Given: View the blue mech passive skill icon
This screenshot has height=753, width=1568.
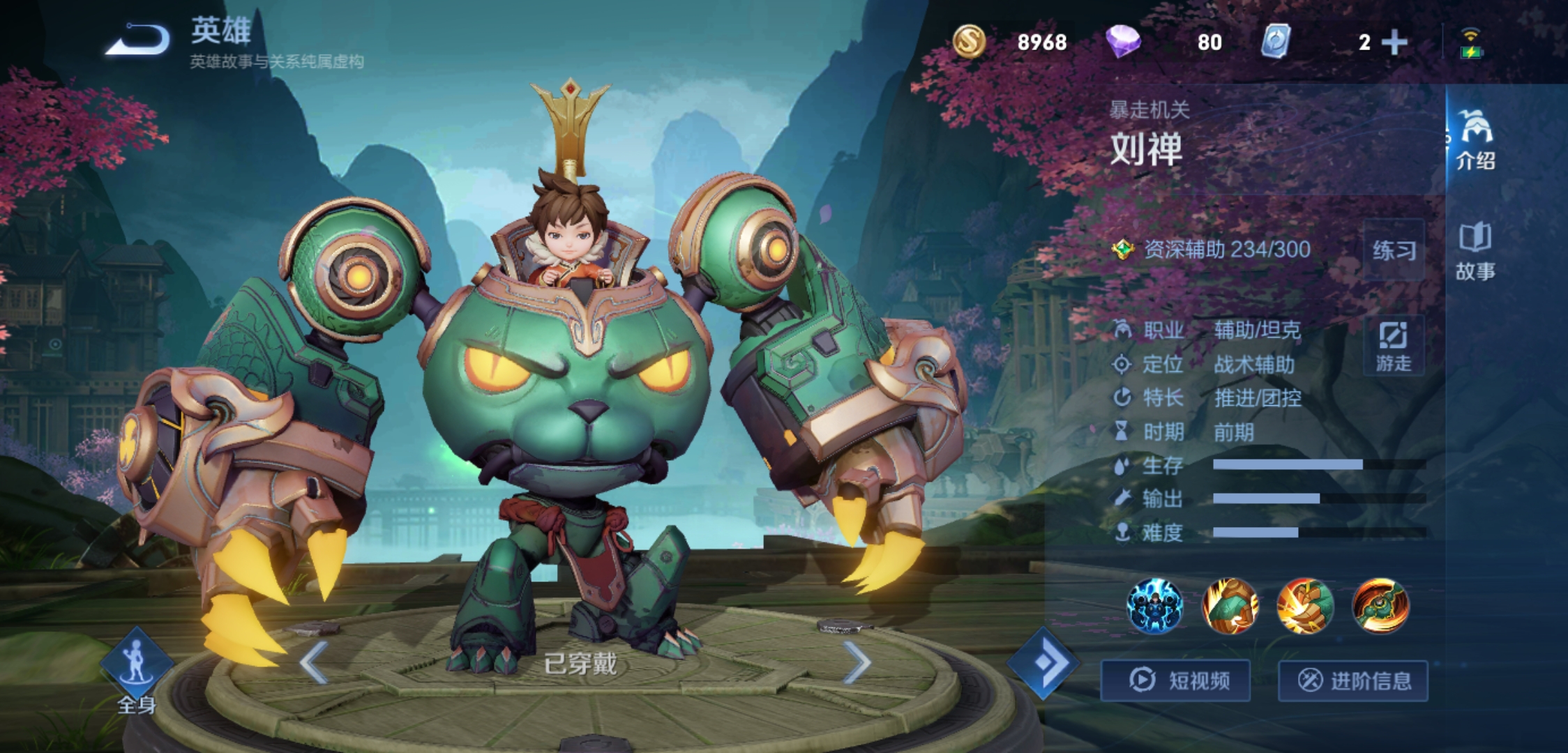Looking at the screenshot, I should pyautogui.click(x=1155, y=605).
